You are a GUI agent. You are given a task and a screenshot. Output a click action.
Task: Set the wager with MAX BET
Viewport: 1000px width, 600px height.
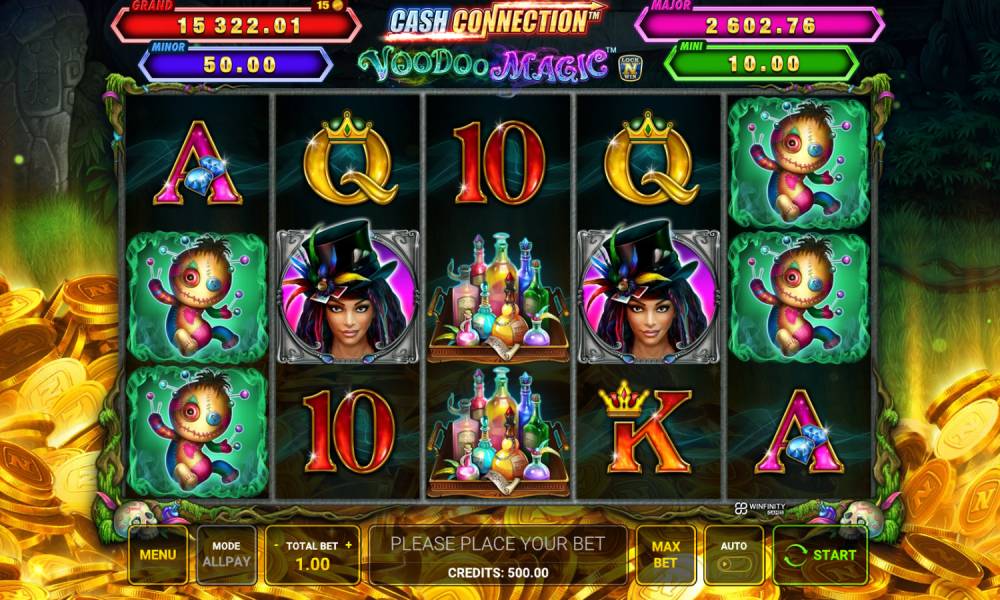[665, 554]
